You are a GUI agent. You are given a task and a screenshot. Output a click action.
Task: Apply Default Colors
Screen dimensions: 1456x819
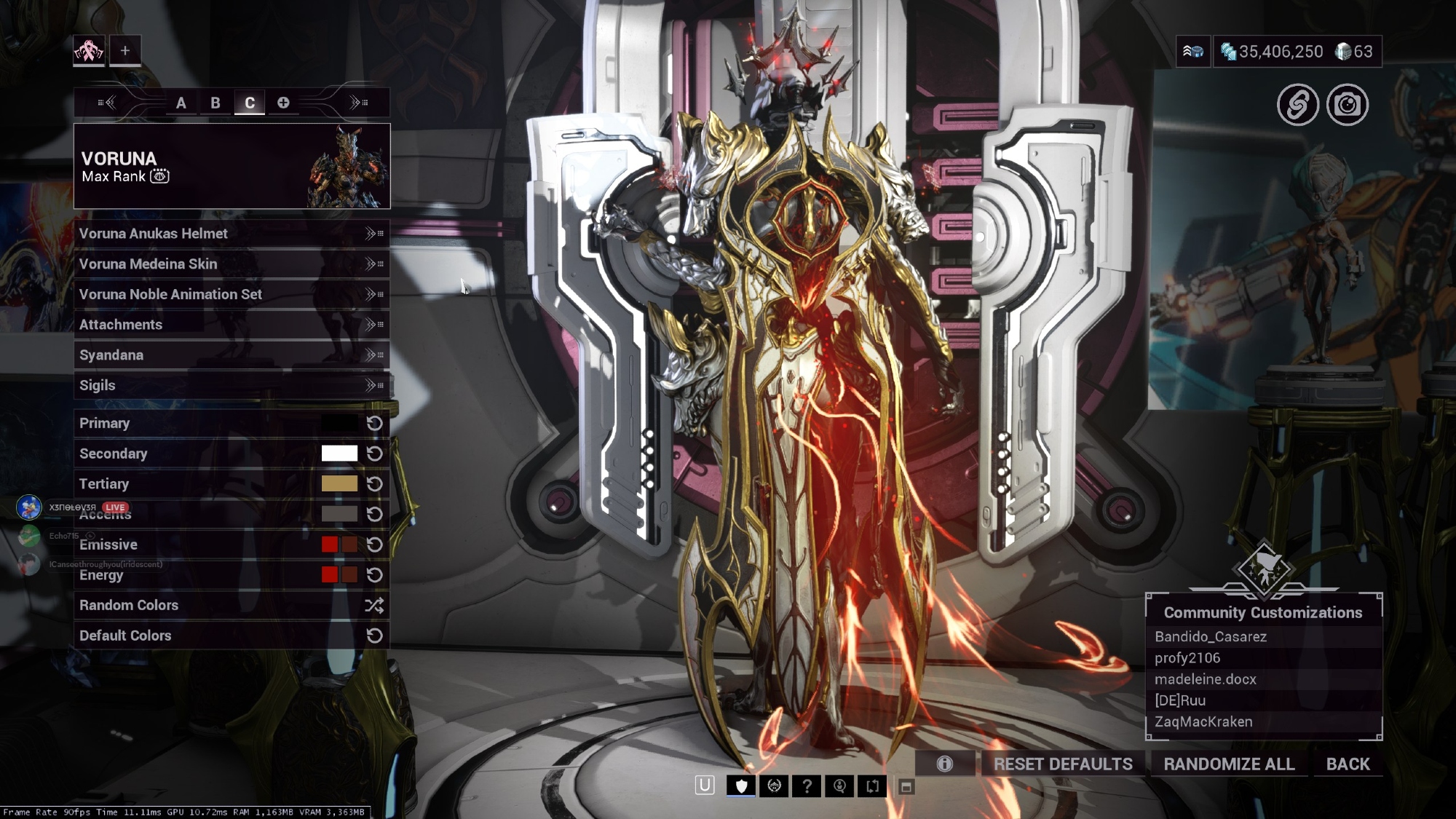pyautogui.click(x=231, y=636)
